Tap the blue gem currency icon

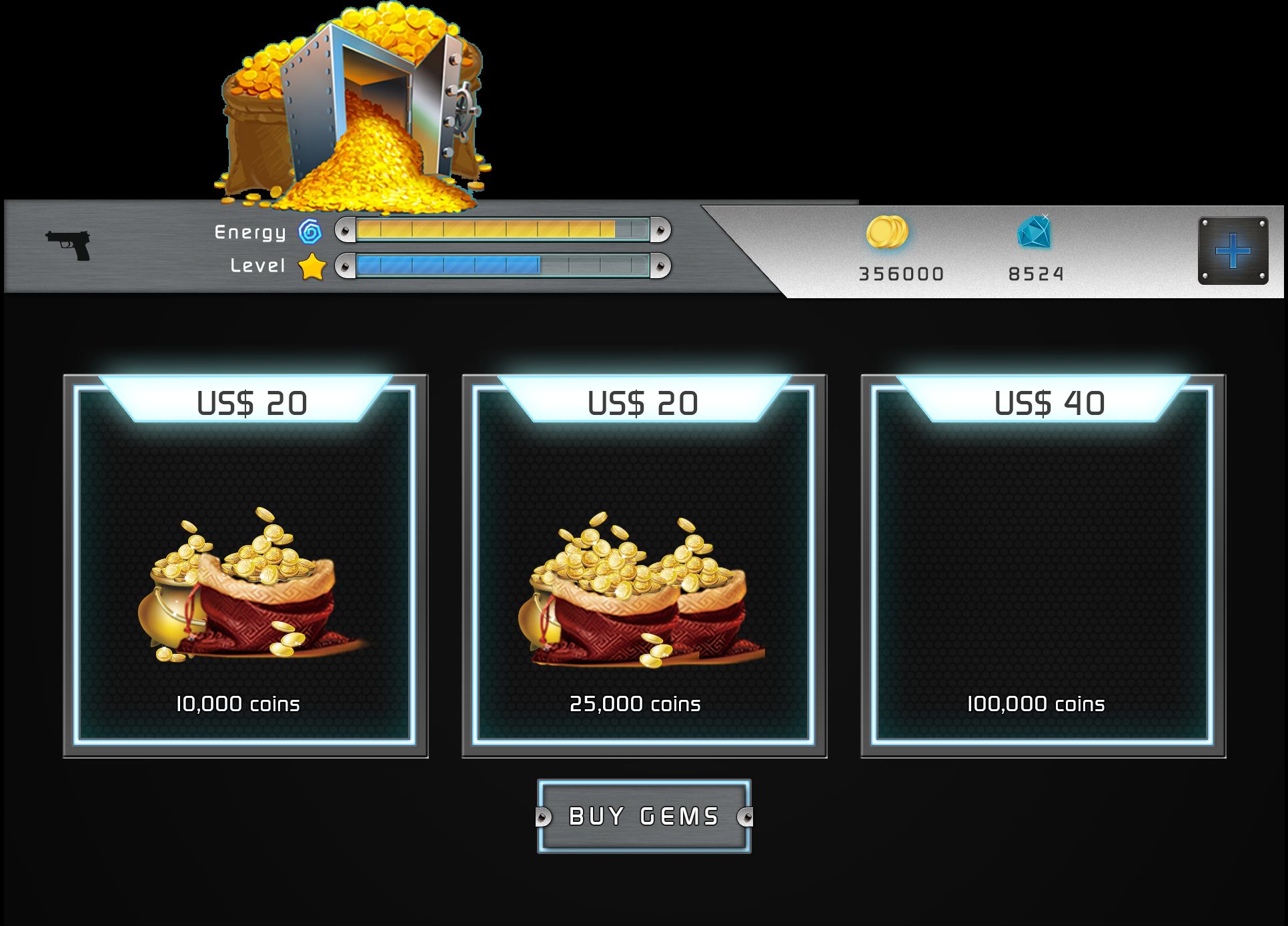1035,232
